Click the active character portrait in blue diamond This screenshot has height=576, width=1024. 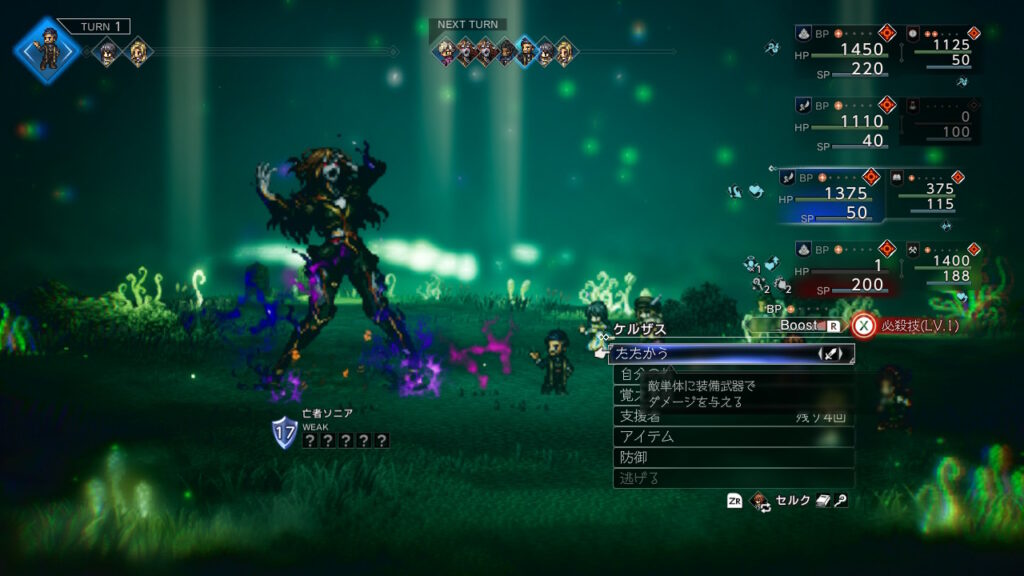pos(47,47)
